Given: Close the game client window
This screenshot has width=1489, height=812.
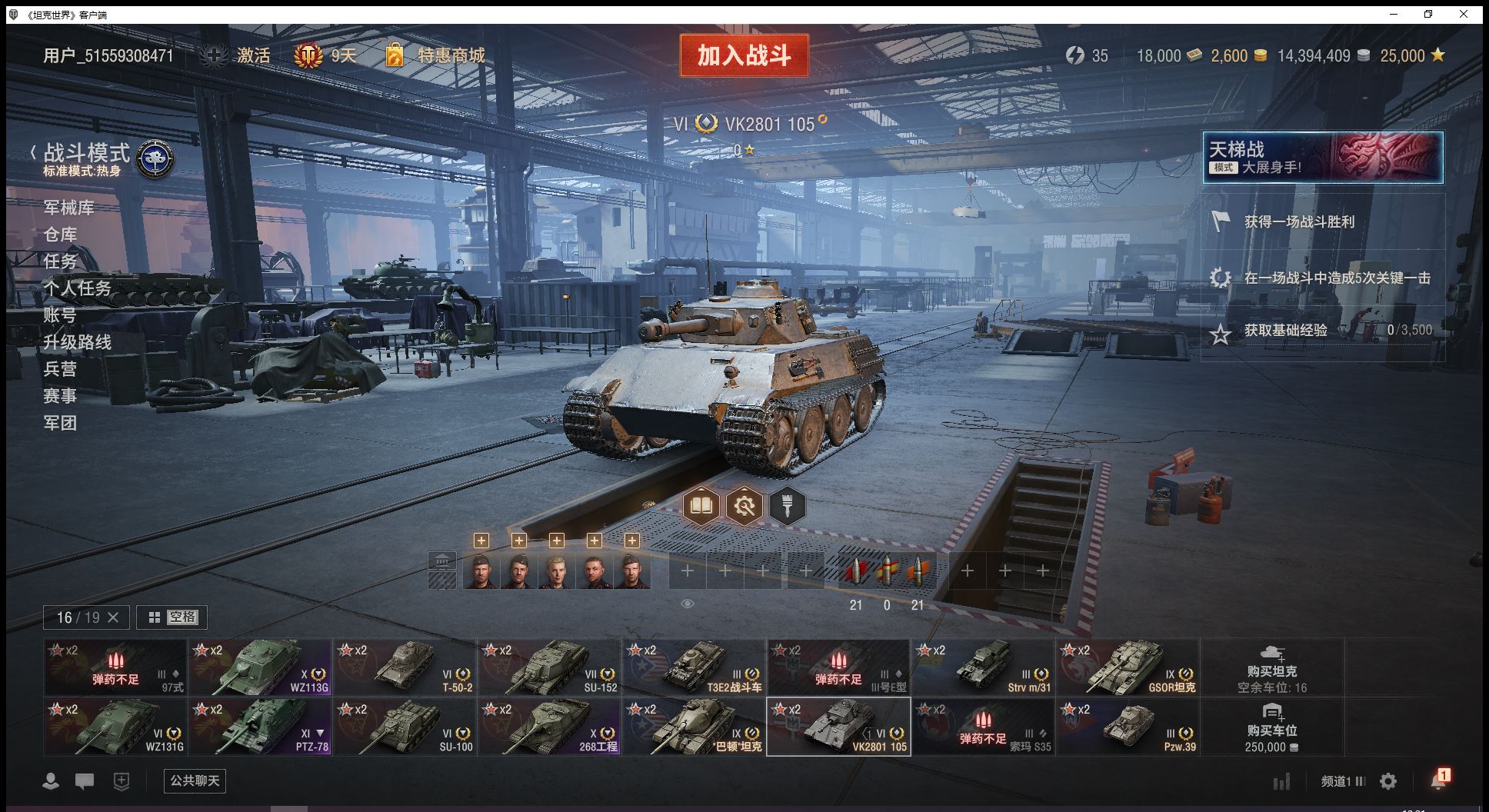Looking at the screenshot, I should [1464, 15].
